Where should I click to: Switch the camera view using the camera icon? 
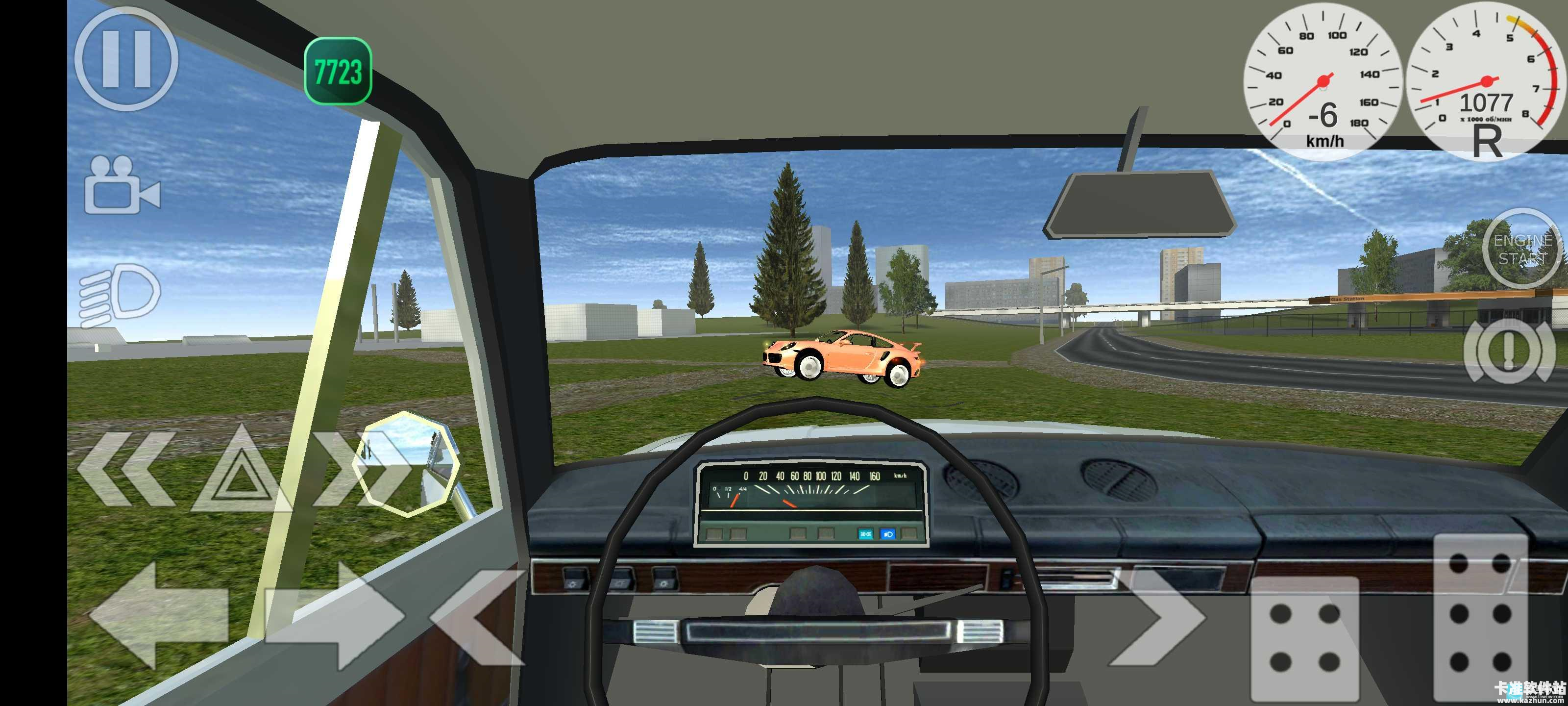[122, 186]
